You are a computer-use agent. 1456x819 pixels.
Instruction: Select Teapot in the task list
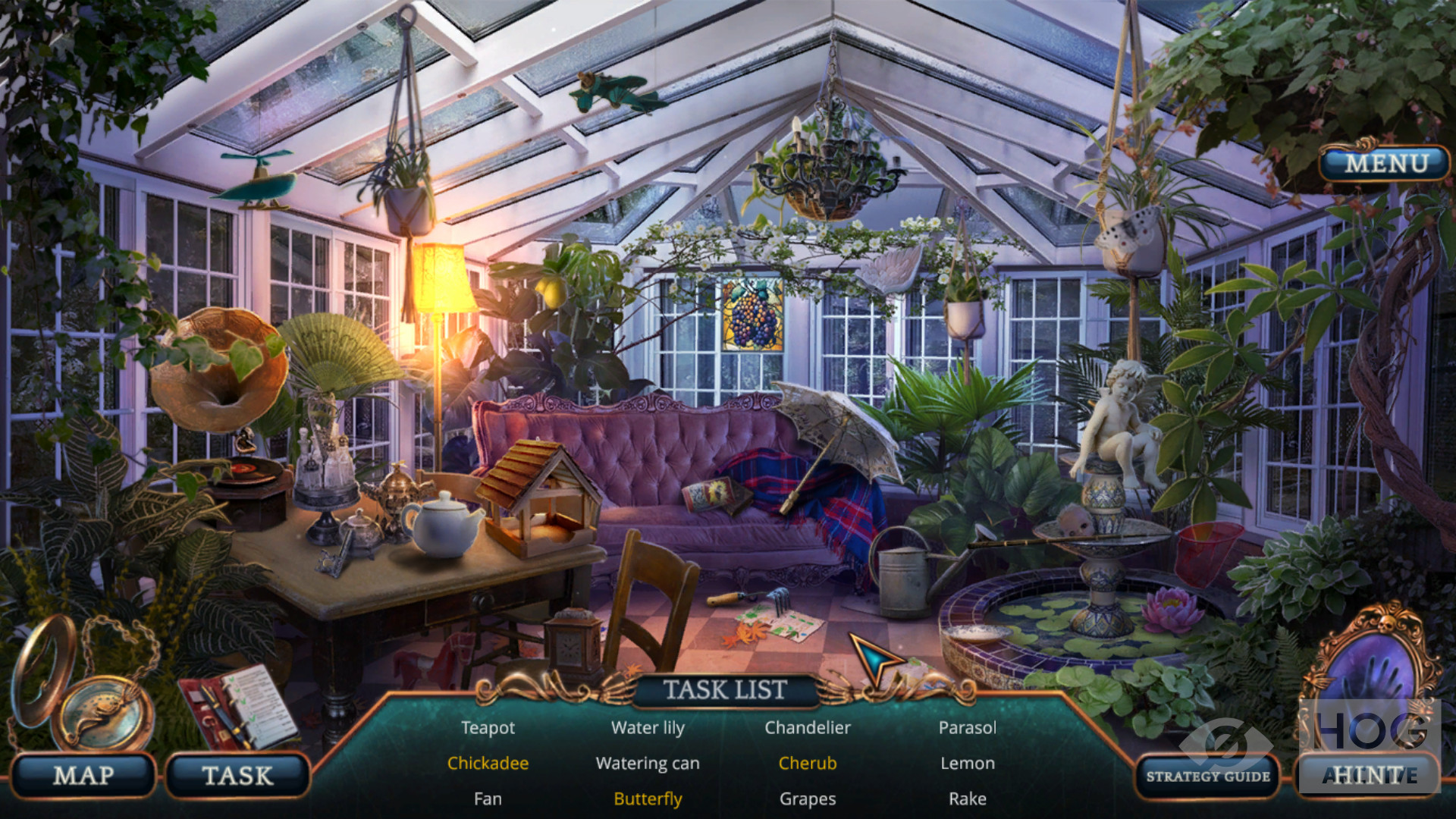[488, 728]
